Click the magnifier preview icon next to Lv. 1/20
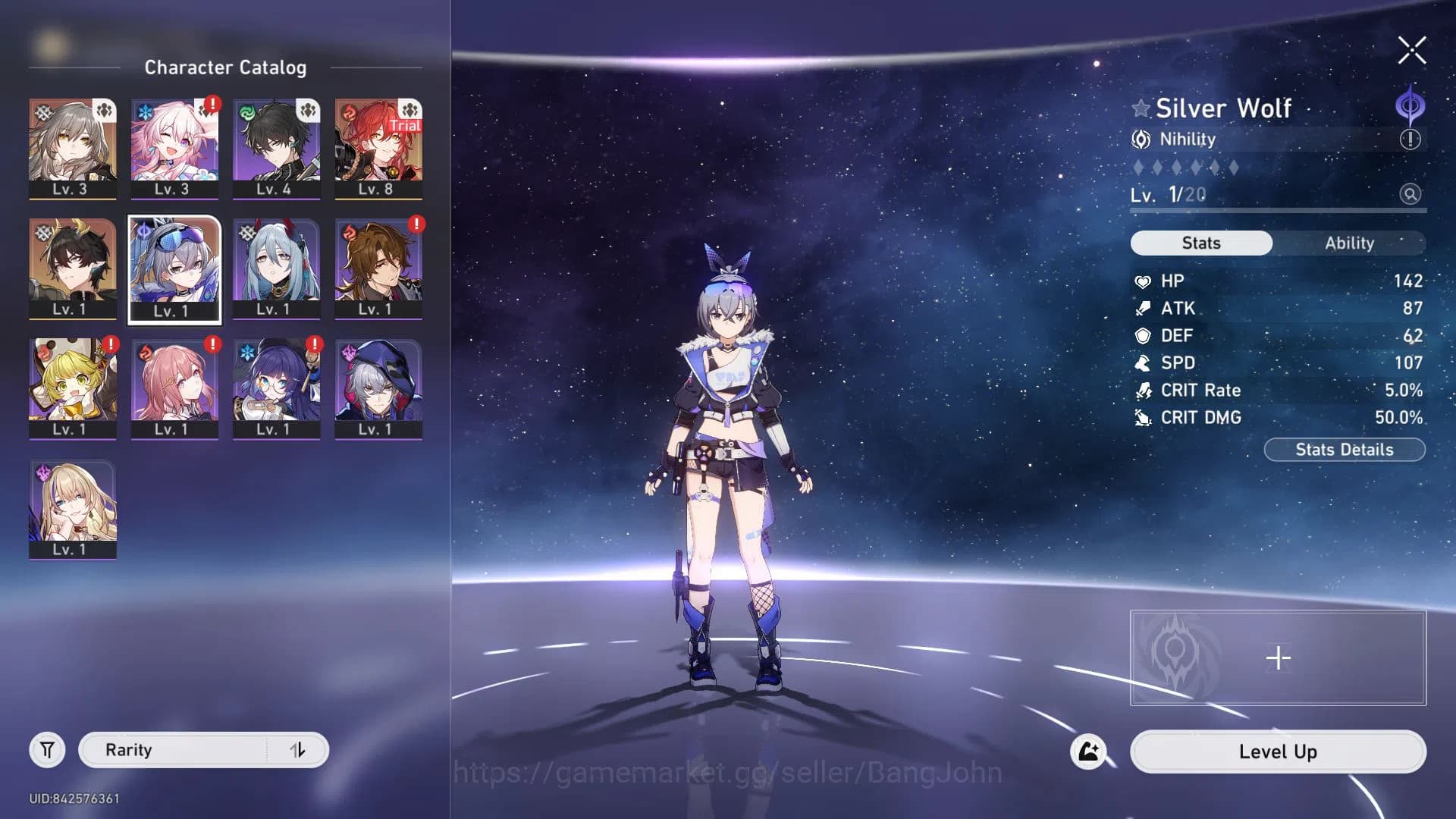Screen dimensions: 1456x819 pos(1410,195)
